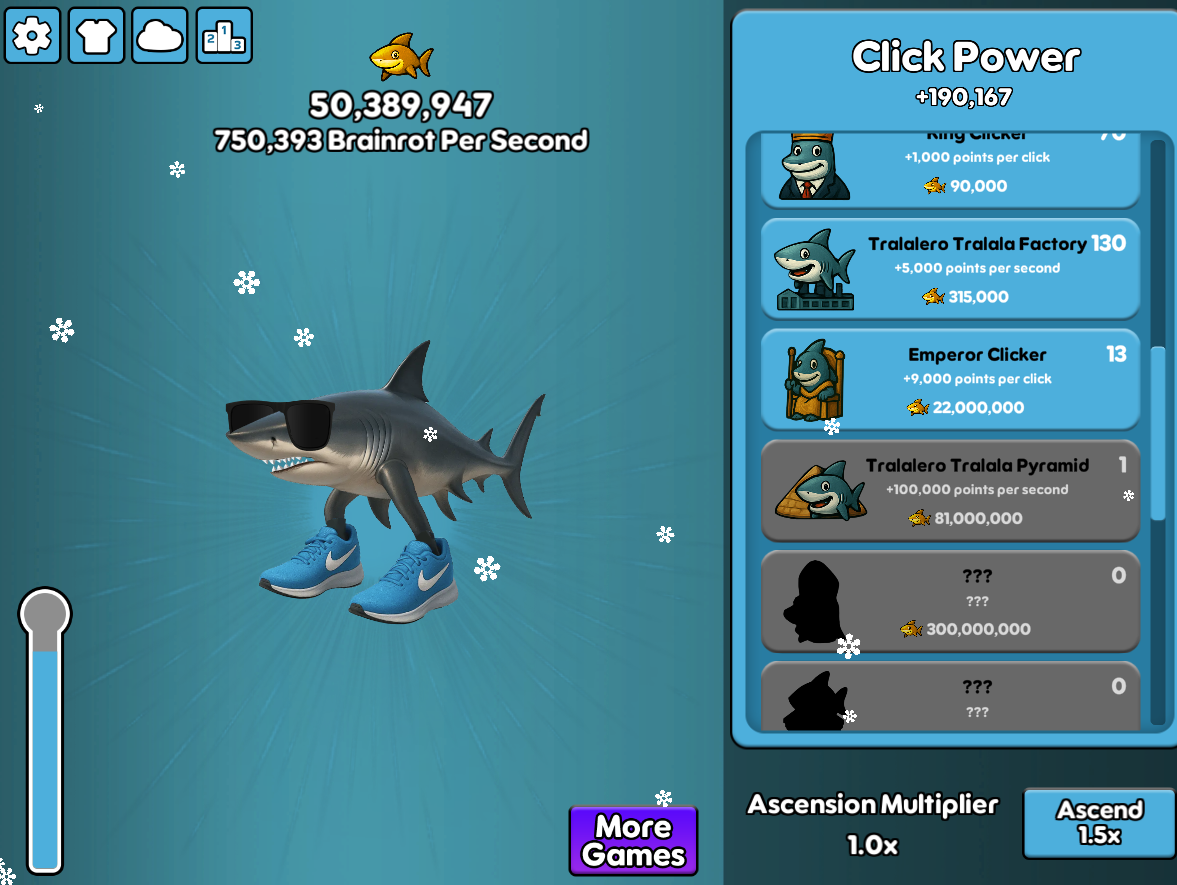Click the cloud save icon
1177x885 pixels.
pyautogui.click(x=160, y=36)
